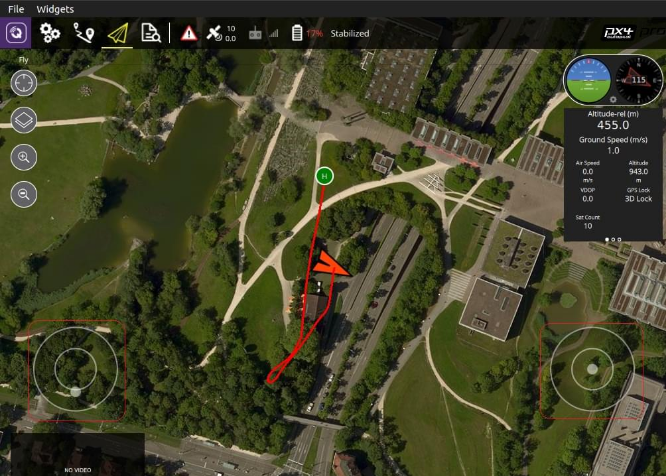
Task: Show RC signal strength indicator
Action: [x=263, y=33]
